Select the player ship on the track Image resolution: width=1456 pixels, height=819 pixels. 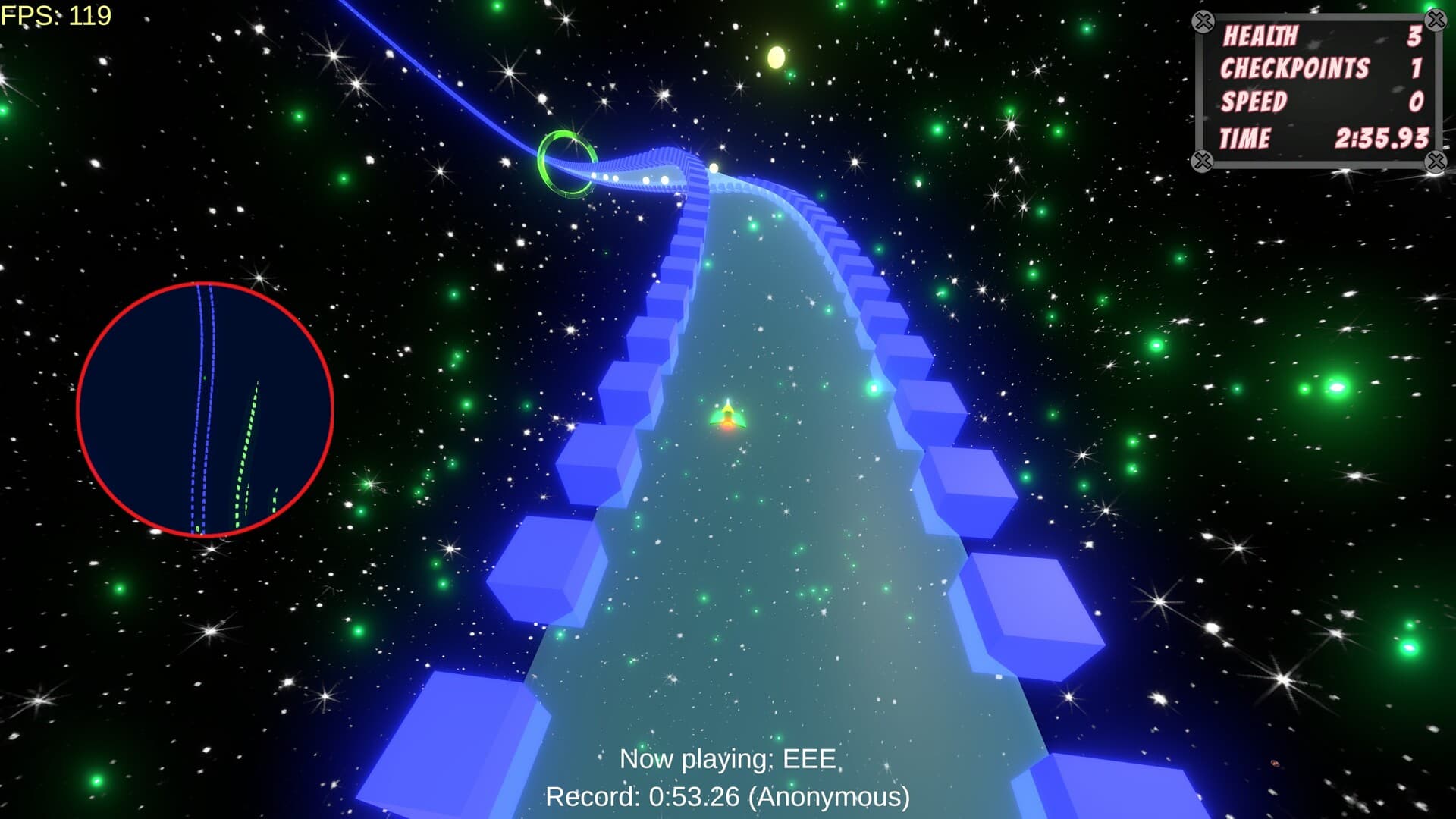click(726, 418)
